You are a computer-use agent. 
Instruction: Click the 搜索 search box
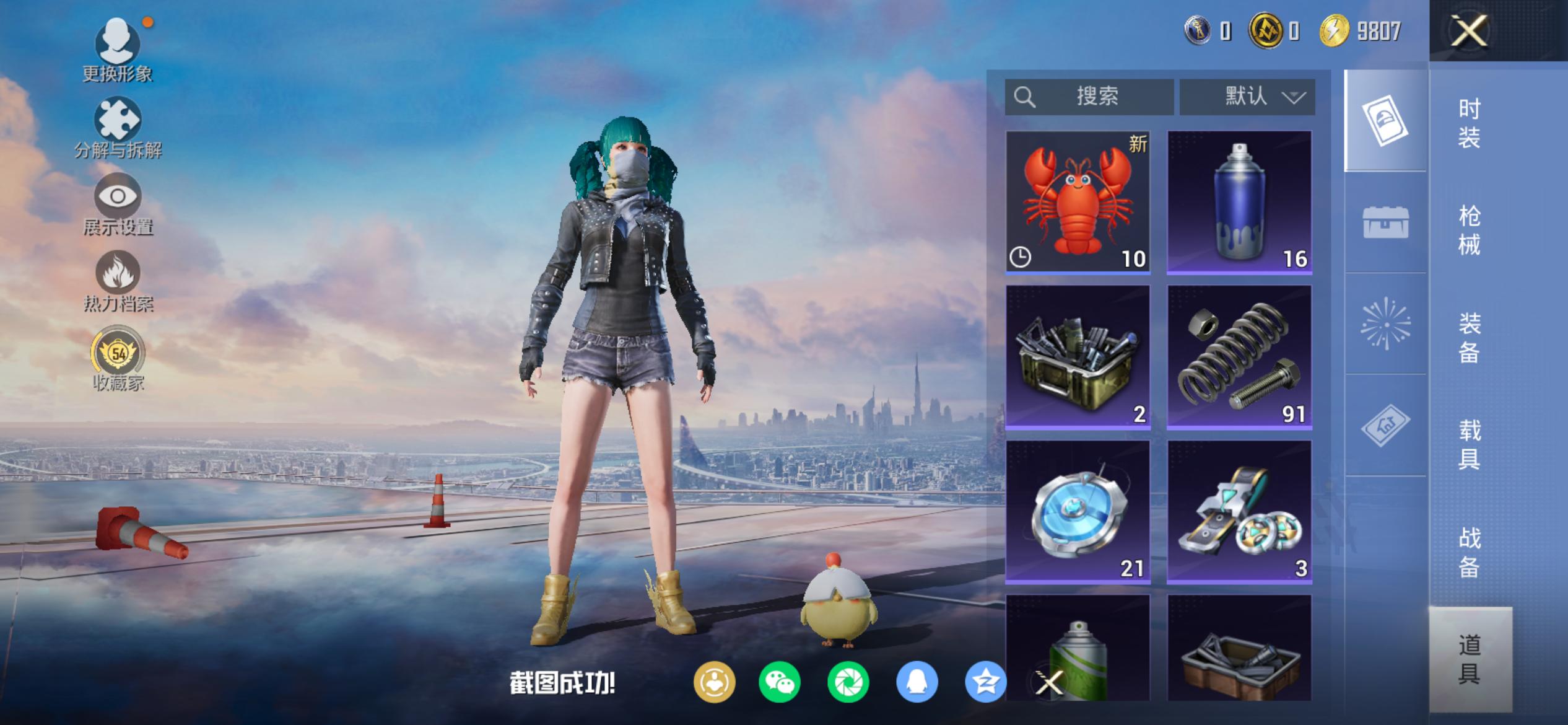coord(1089,97)
